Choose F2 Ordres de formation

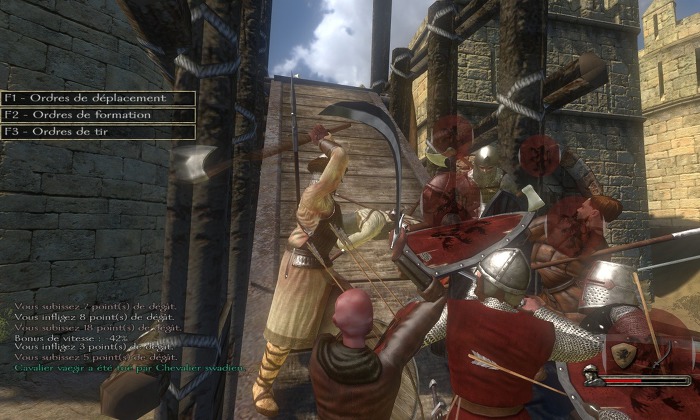[97, 115]
